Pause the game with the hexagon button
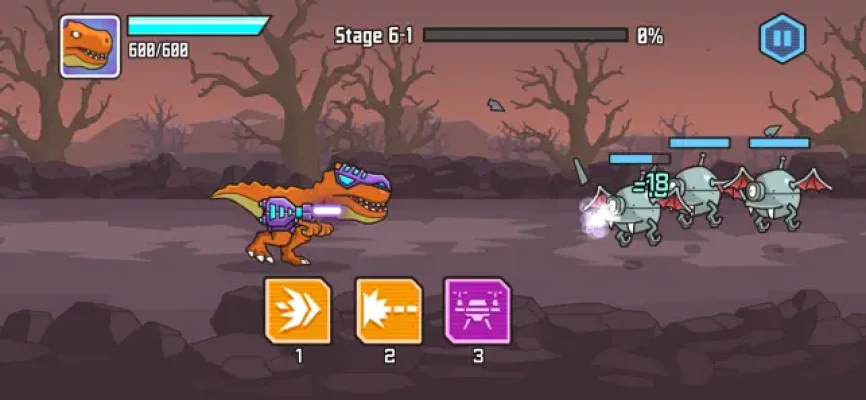Viewport: 866px width, 400px height. [x=781, y=40]
